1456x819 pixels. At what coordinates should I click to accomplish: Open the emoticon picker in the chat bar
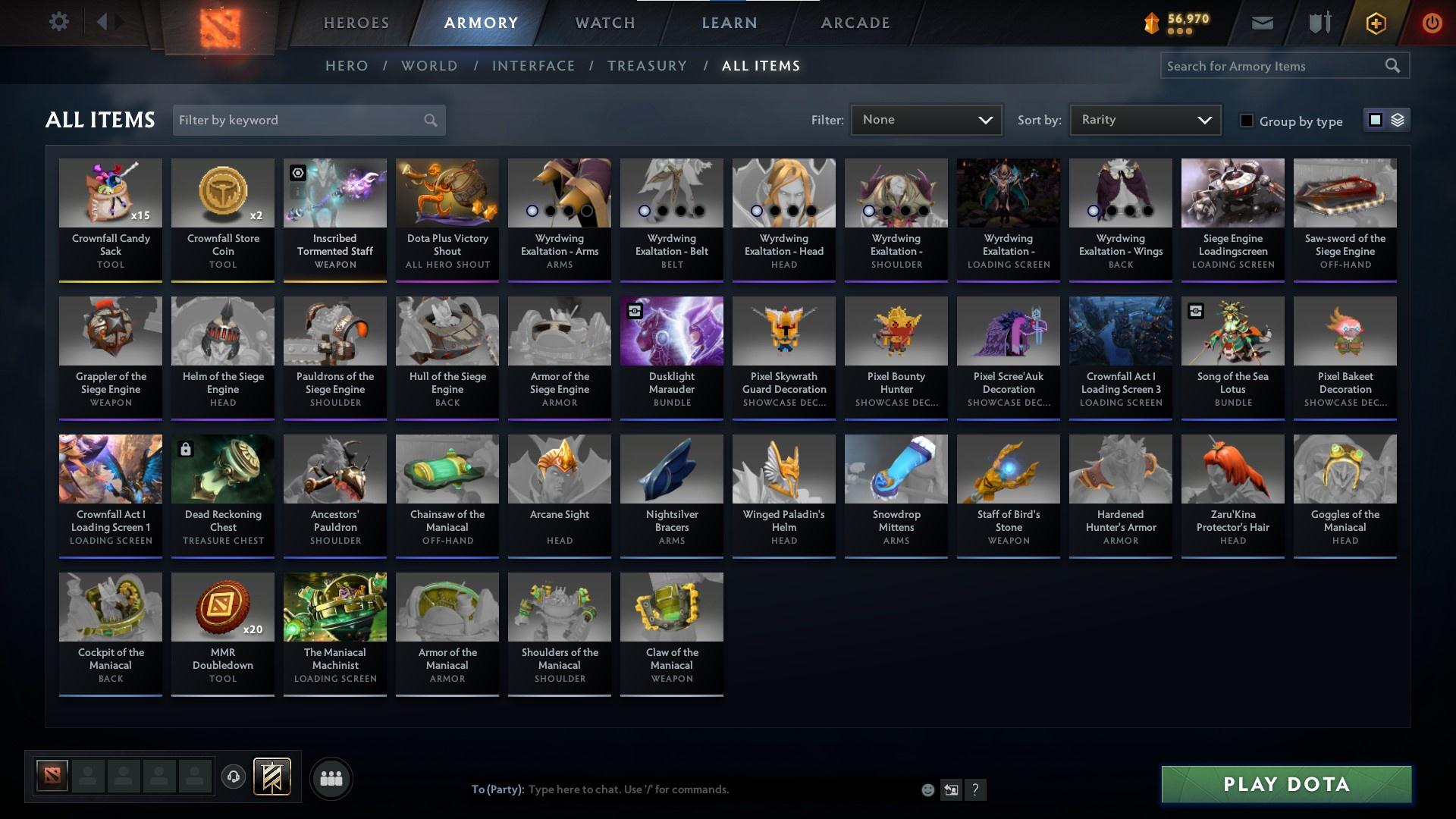coord(927,789)
